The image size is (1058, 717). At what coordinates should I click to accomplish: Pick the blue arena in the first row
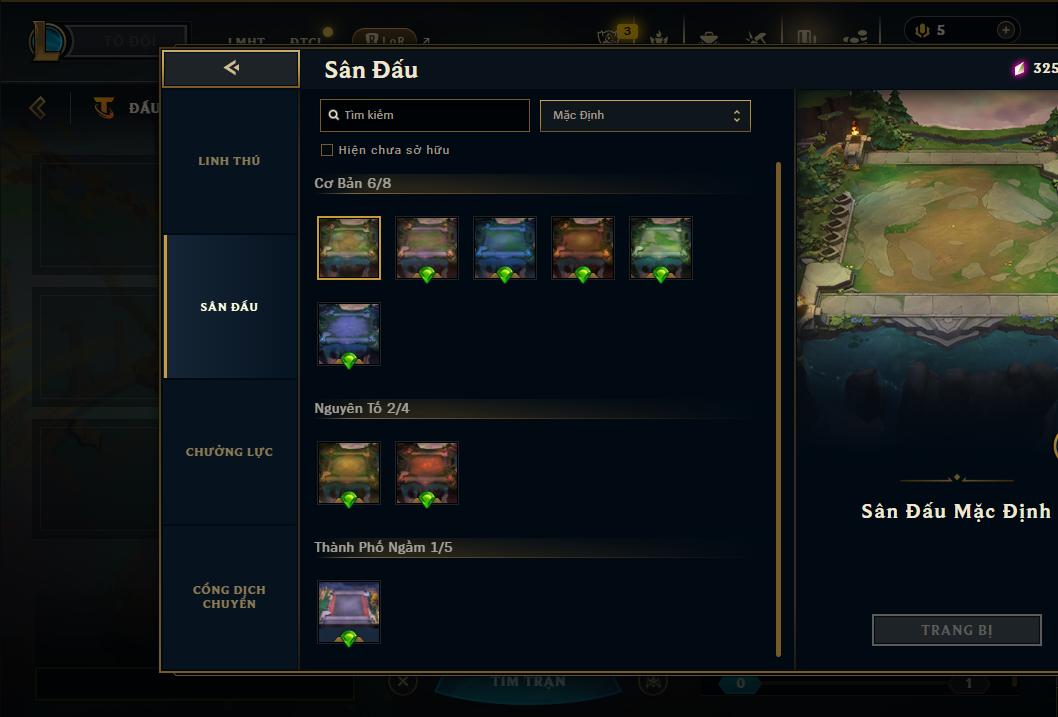[x=505, y=248]
